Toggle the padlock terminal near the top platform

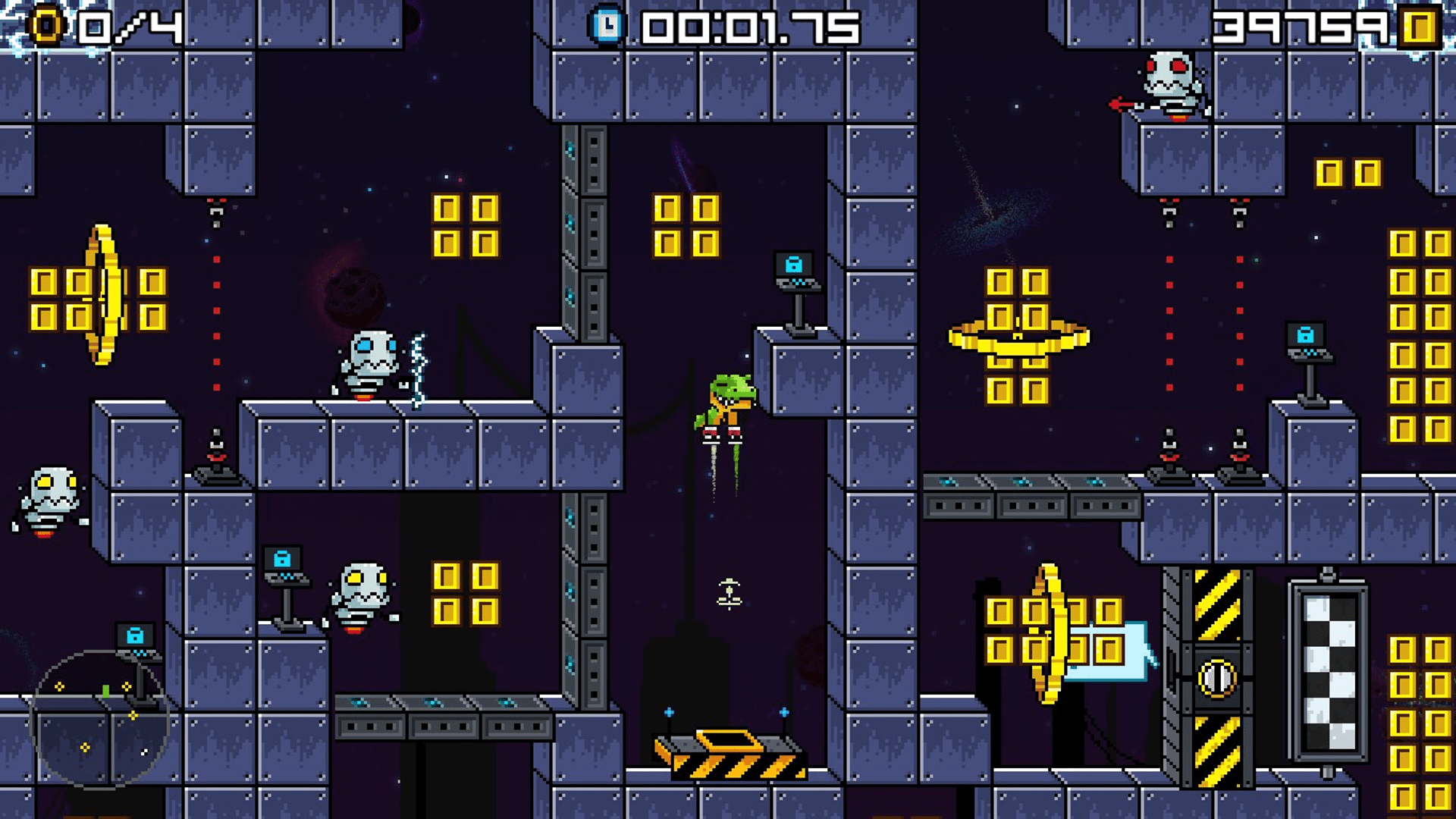click(x=795, y=264)
